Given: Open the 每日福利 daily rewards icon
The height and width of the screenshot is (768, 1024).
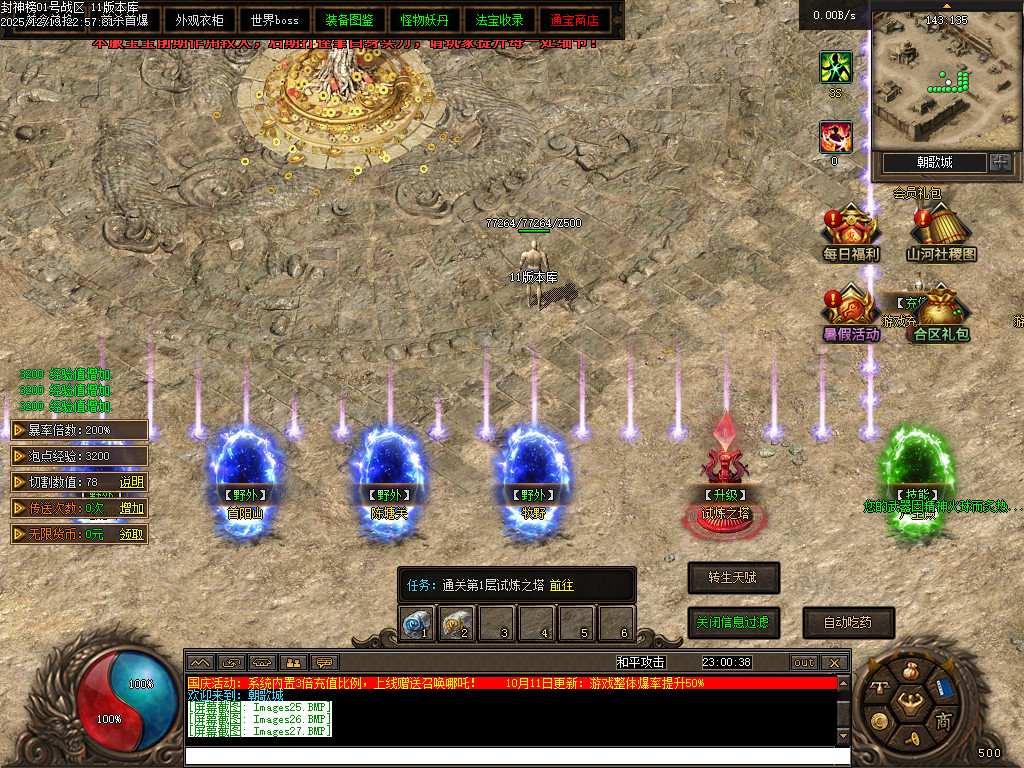Looking at the screenshot, I should click(x=850, y=233).
